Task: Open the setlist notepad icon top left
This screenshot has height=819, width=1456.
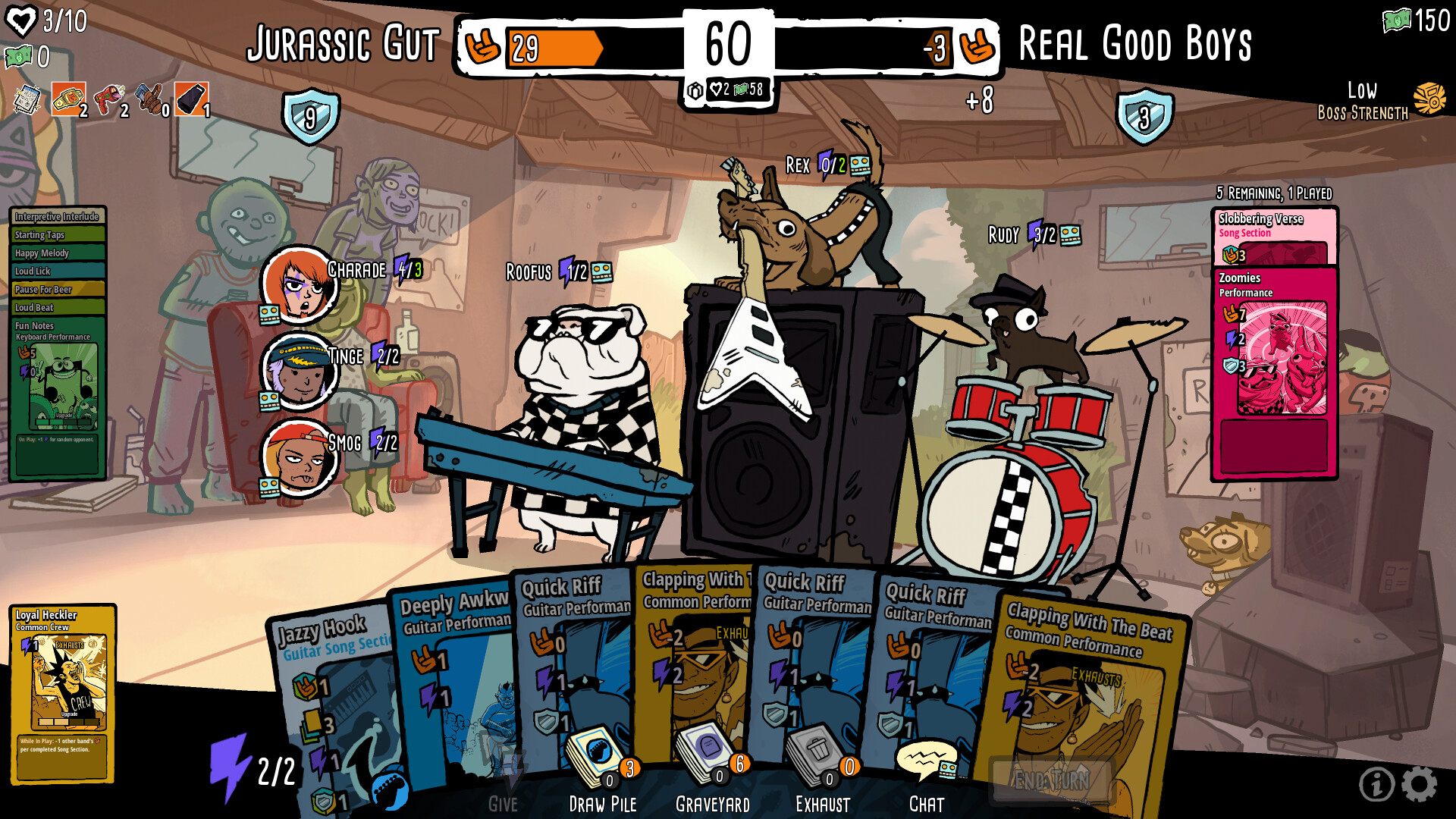Action: (27, 101)
